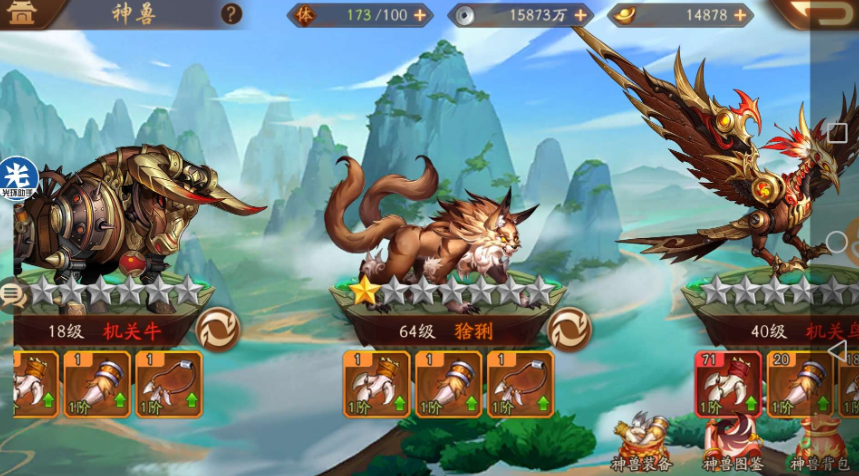The image size is (859, 476).
Task: Select 机关牛's necklace equipment slot
Action: (x=169, y=384)
